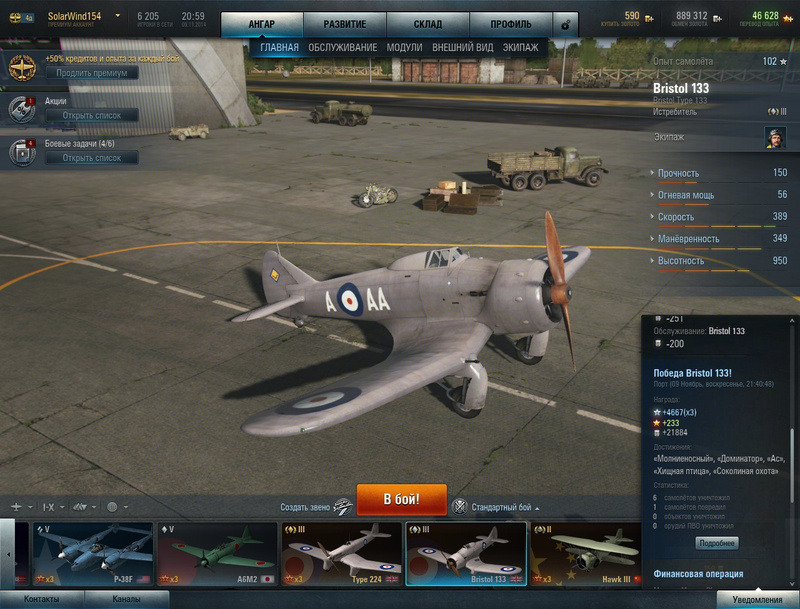This screenshot has width=800, height=609.
Task: Open the Боевые задачи list
Action: point(91,158)
